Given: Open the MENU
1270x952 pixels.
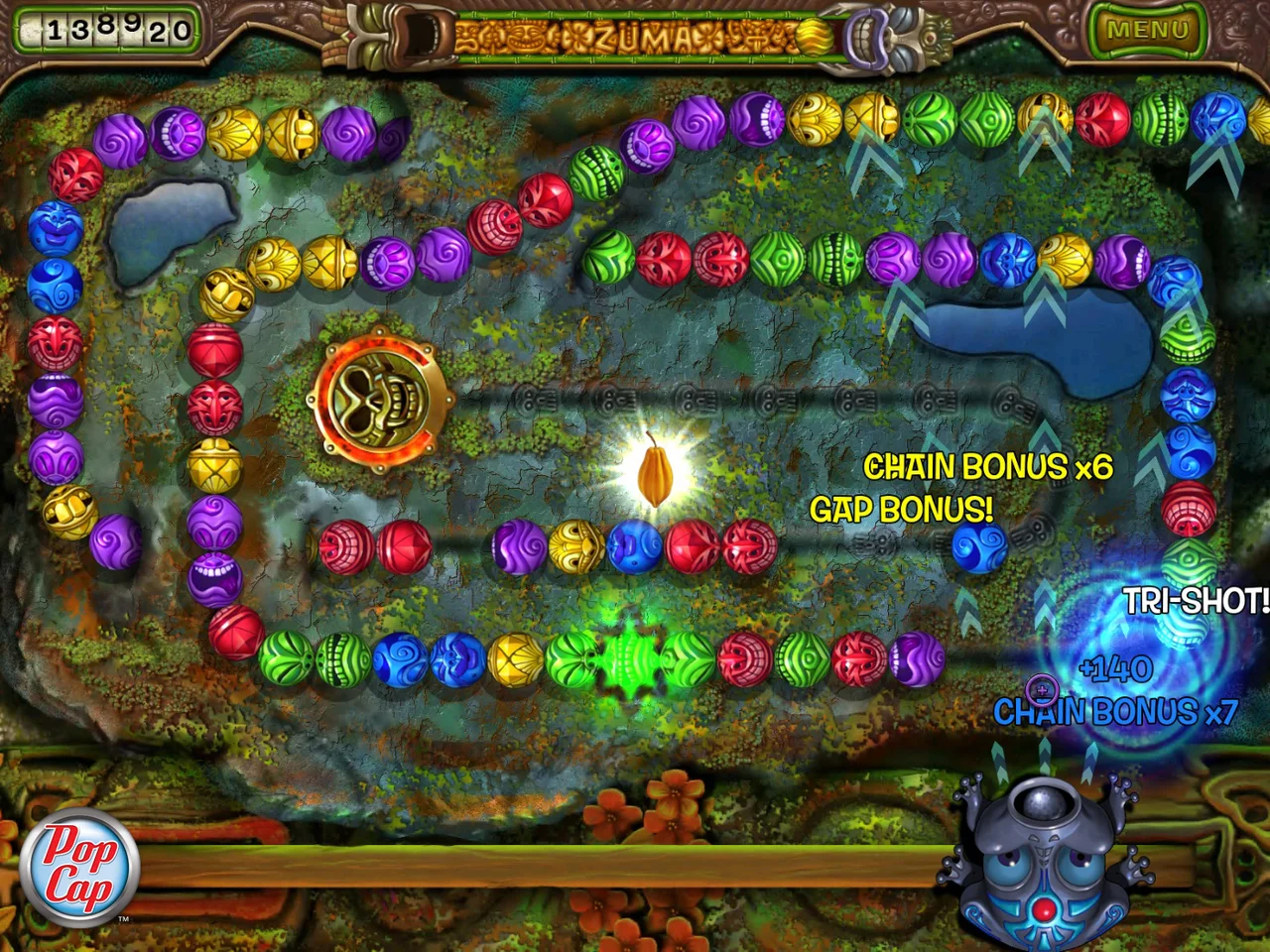Looking at the screenshot, I should click(1149, 30).
